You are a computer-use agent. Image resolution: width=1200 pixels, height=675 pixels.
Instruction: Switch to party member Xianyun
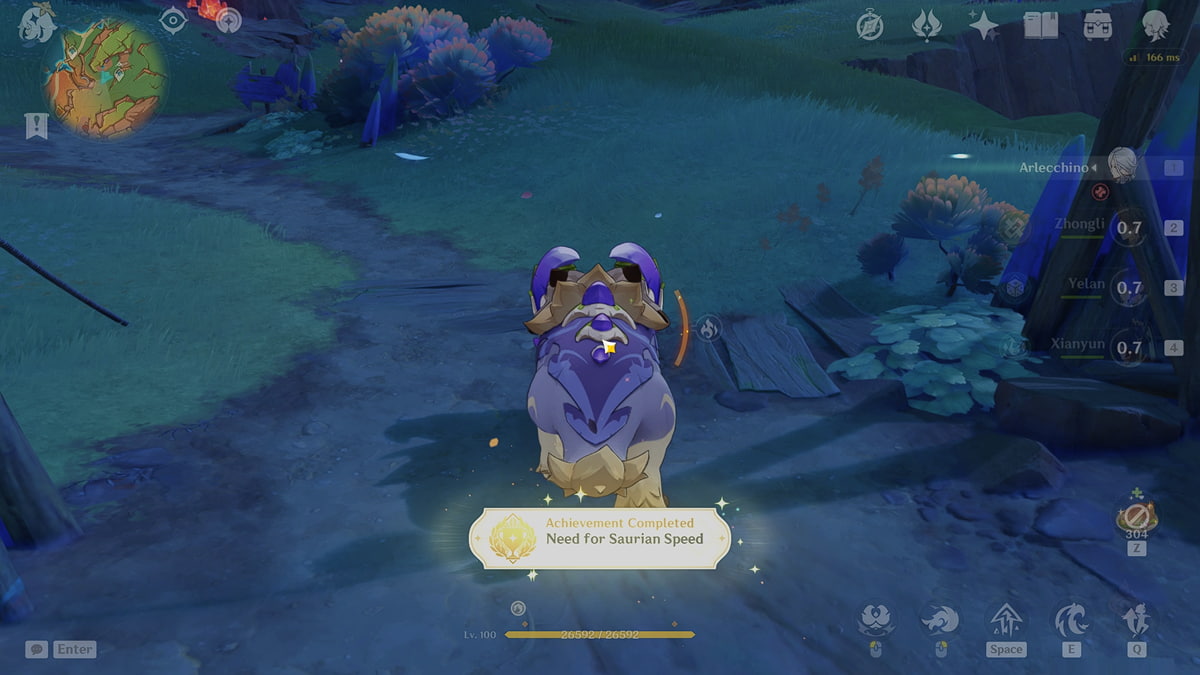pos(1128,348)
